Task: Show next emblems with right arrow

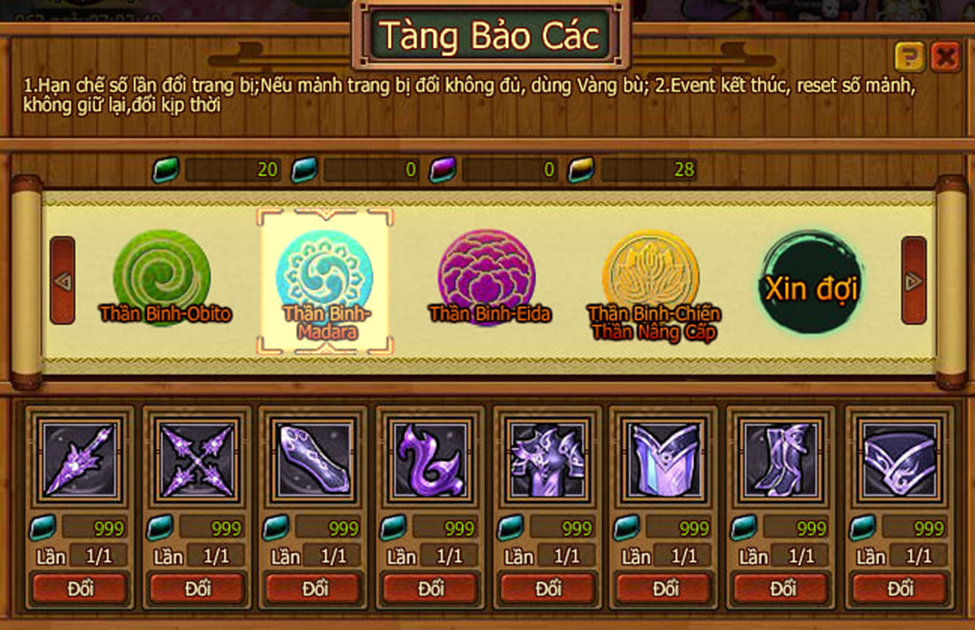Action: coord(913,280)
